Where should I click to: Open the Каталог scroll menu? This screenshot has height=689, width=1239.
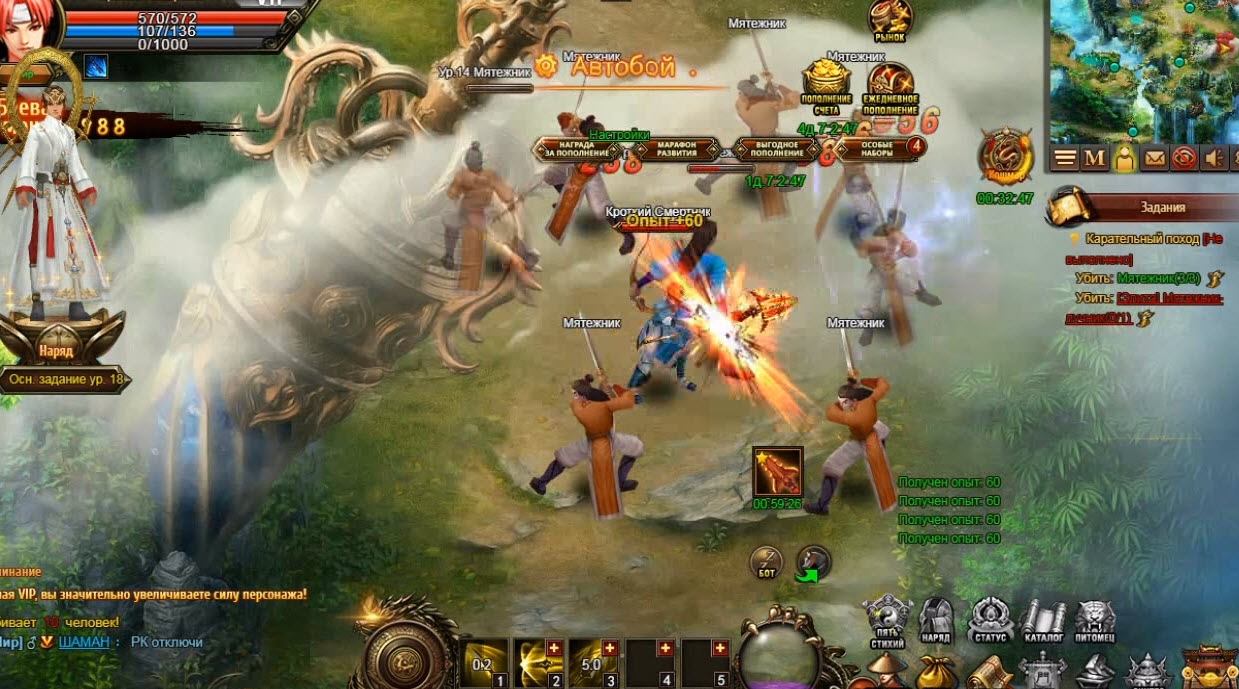pyautogui.click(x=1043, y=621)
